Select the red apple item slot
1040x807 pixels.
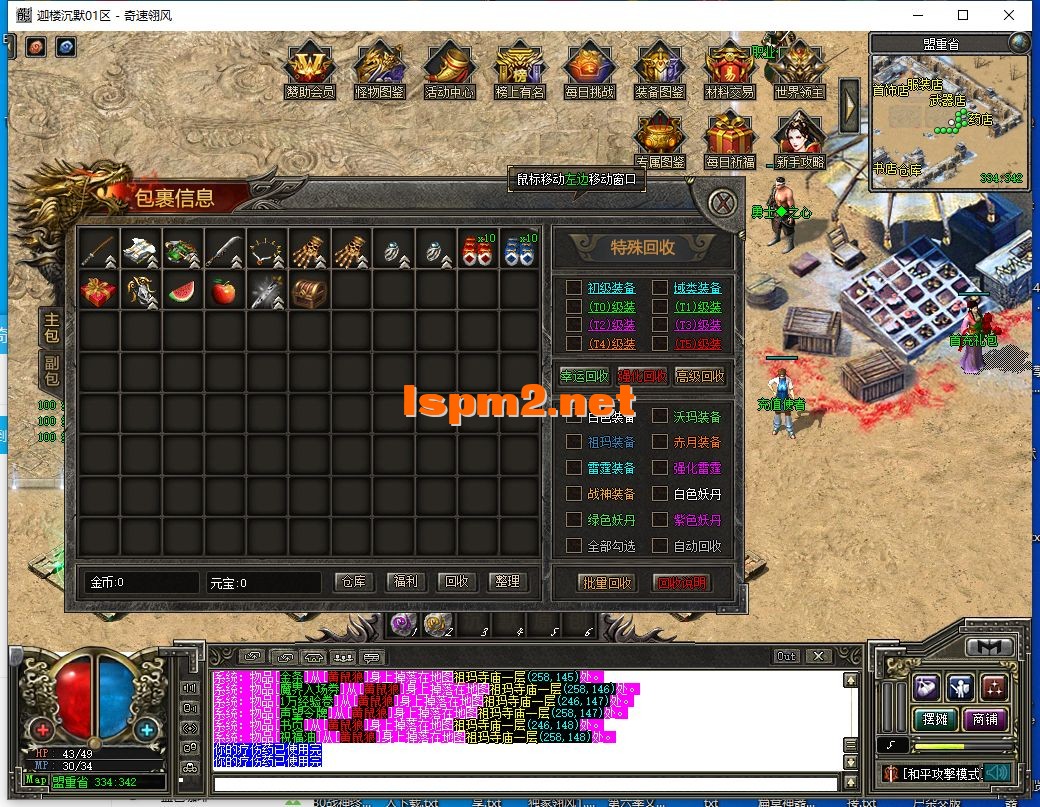tap(225, 292)
